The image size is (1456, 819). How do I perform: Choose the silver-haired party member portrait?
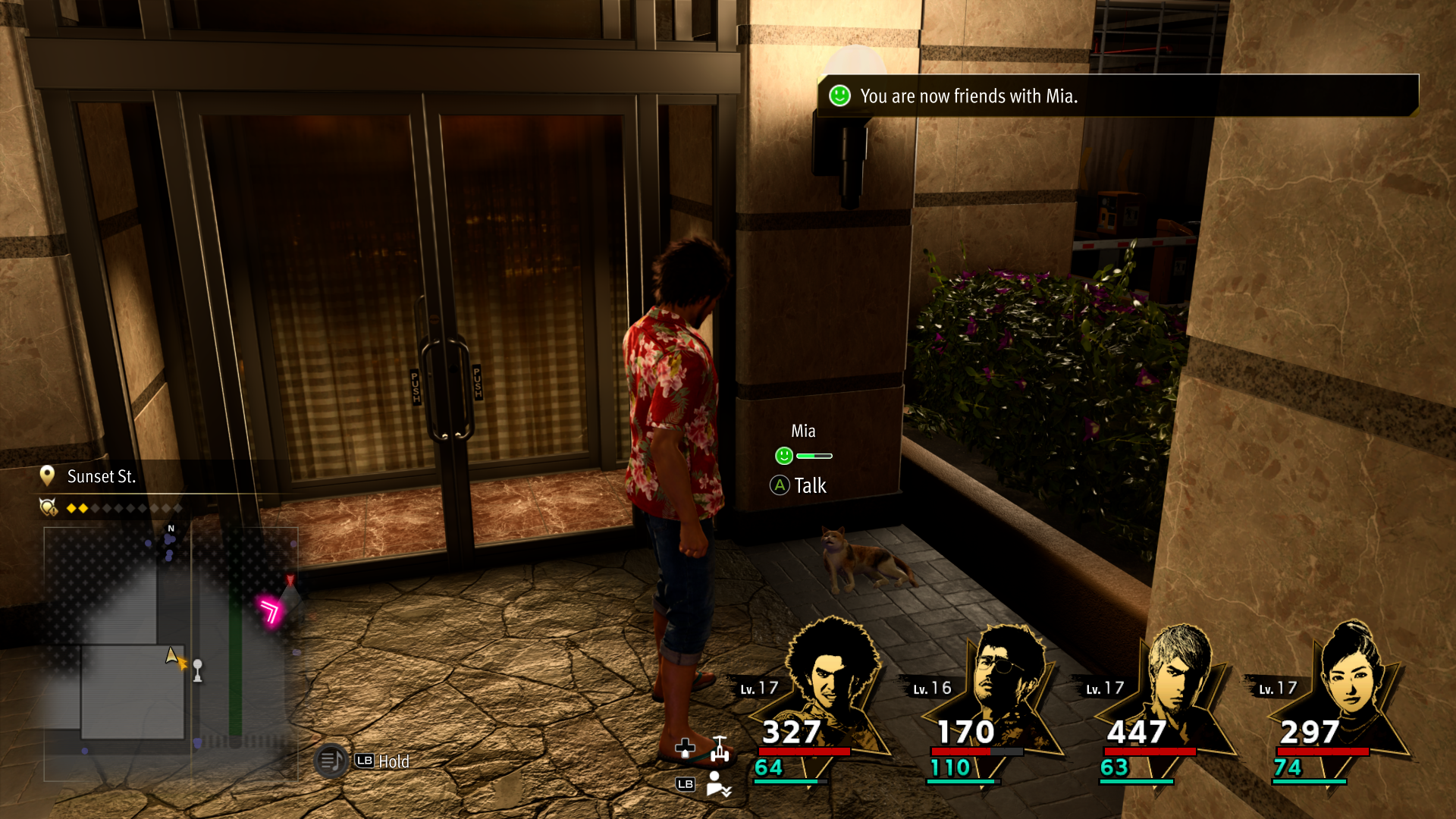[1178, 686]
